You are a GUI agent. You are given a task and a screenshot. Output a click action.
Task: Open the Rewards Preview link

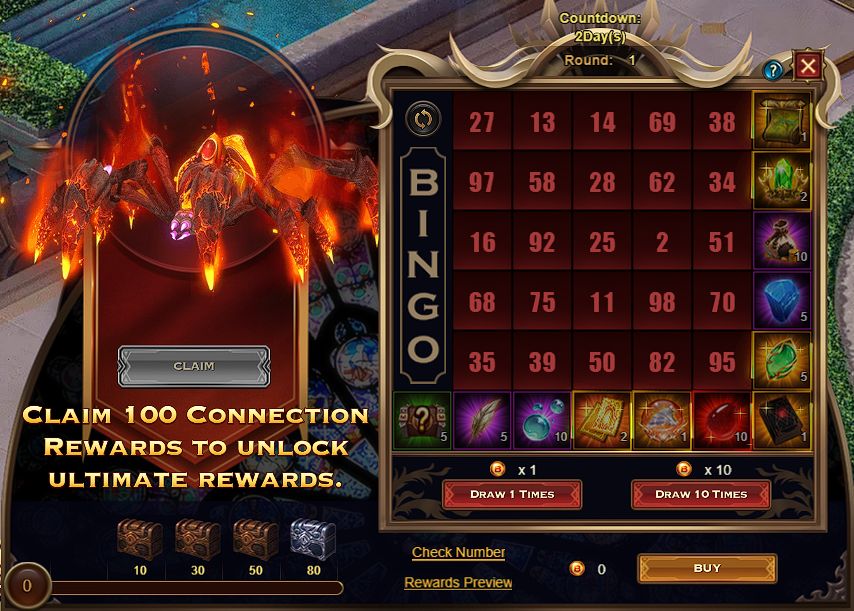pos(458,582)
